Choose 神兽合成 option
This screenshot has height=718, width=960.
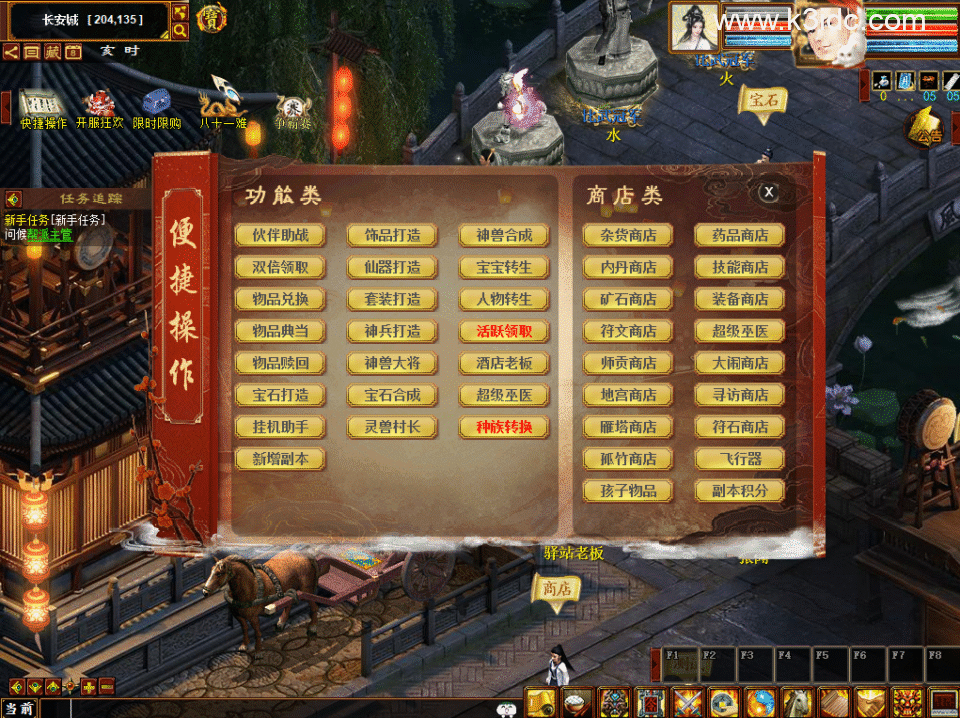[504, 236]
